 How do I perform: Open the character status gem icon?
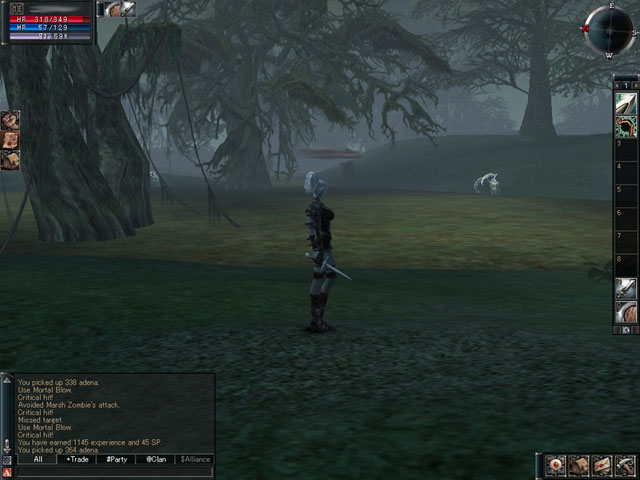click(554, 465)
